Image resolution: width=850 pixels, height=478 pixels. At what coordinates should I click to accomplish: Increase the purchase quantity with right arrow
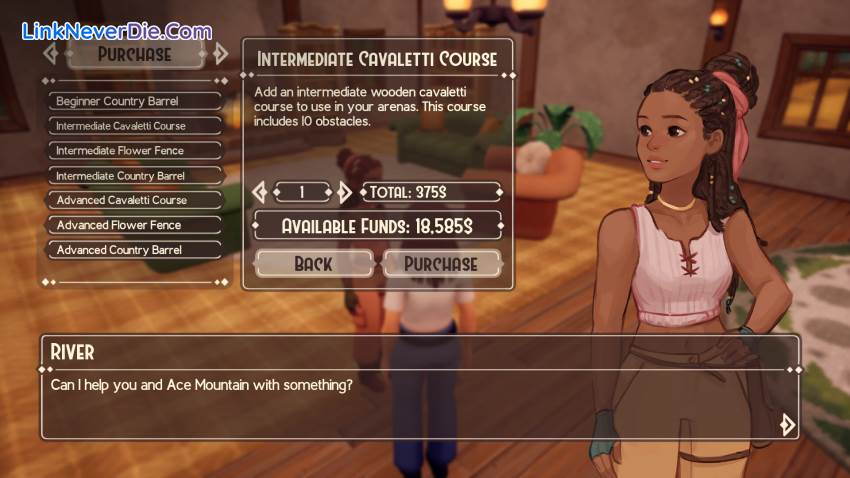344,192
